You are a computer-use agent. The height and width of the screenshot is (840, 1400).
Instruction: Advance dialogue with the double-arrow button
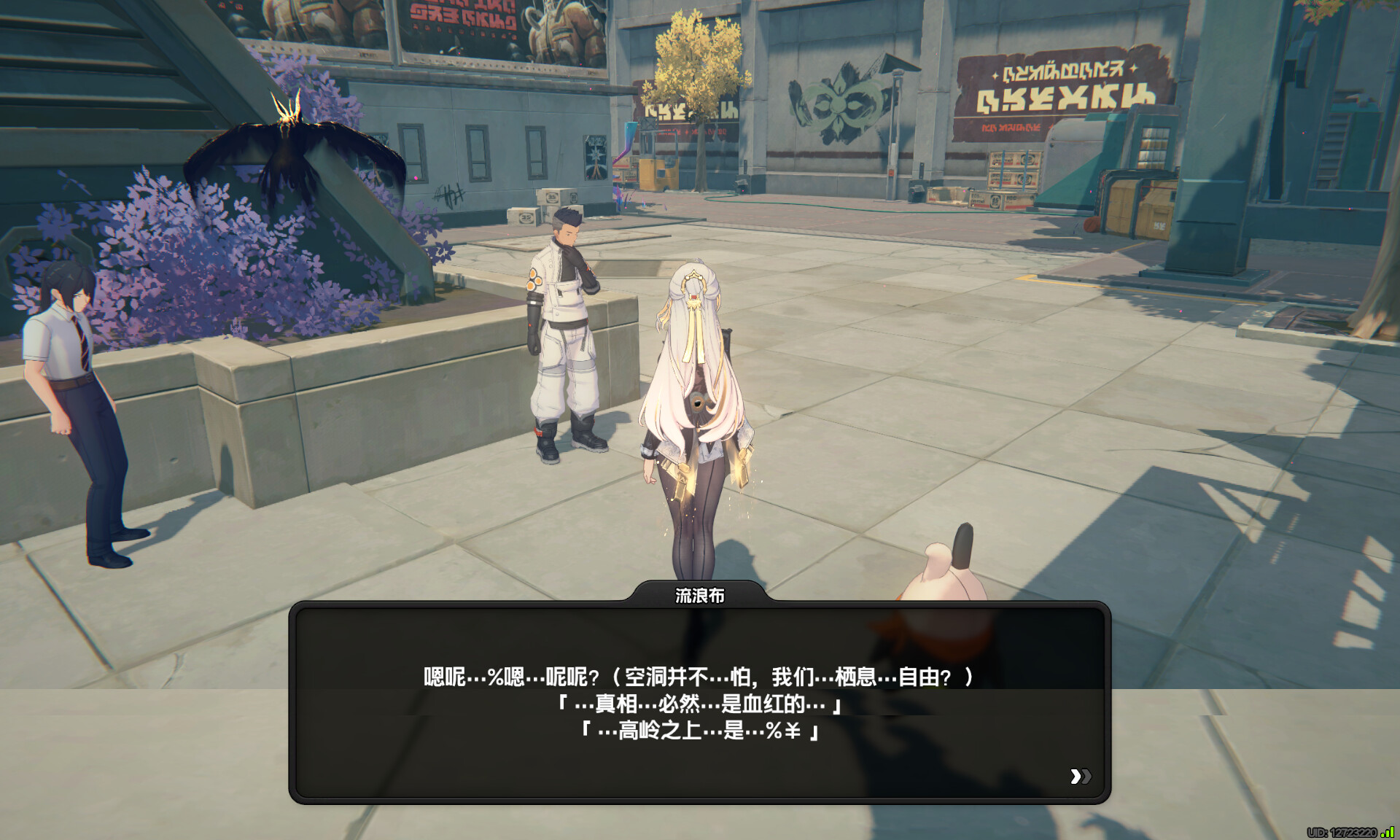[x=1080, y=777]
